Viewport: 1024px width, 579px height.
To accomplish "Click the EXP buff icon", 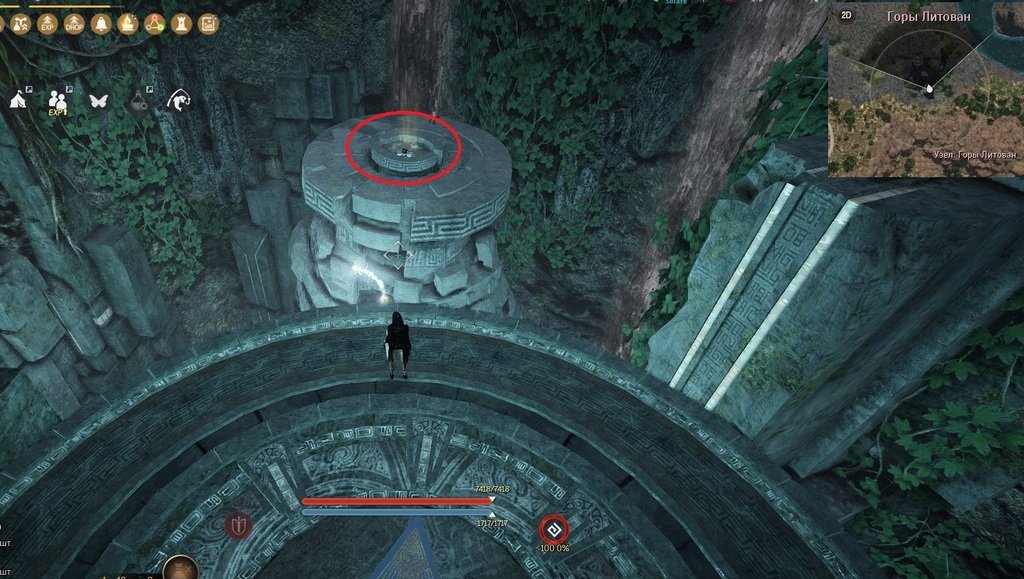I will 48,24.
